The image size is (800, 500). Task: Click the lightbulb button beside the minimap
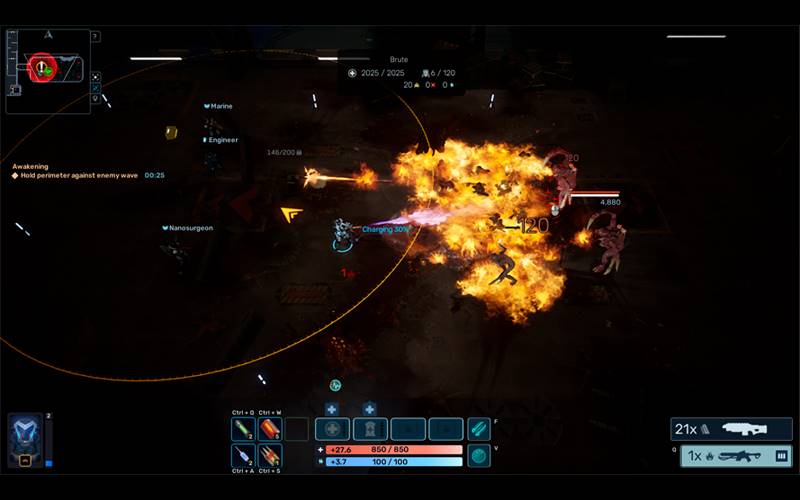95,98
